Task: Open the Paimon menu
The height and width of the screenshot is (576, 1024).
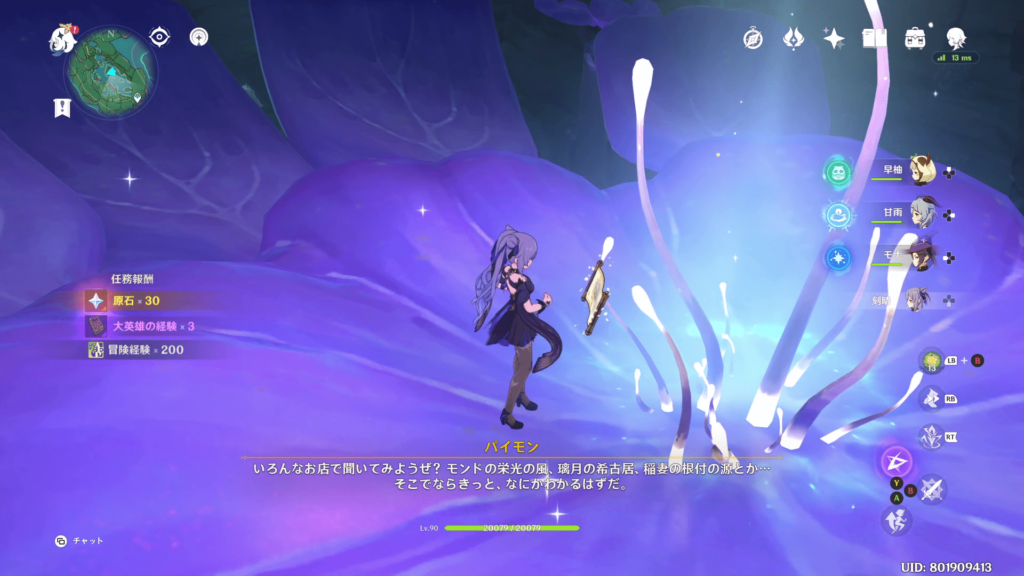Action: point(64,40)
